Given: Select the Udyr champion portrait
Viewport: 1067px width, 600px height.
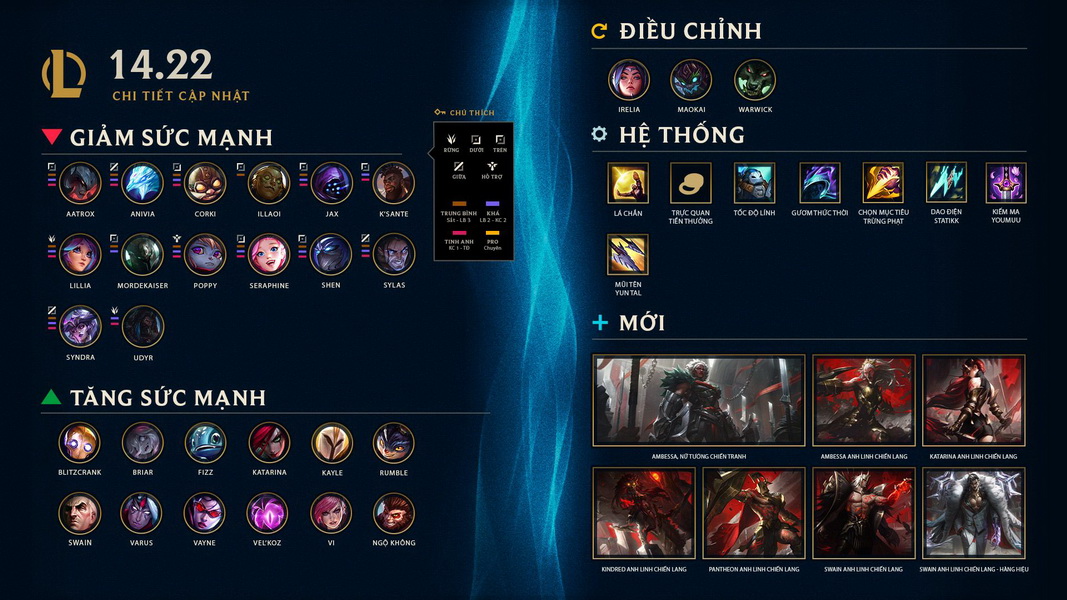Looking at the screenshot, I should coord(143,326).
